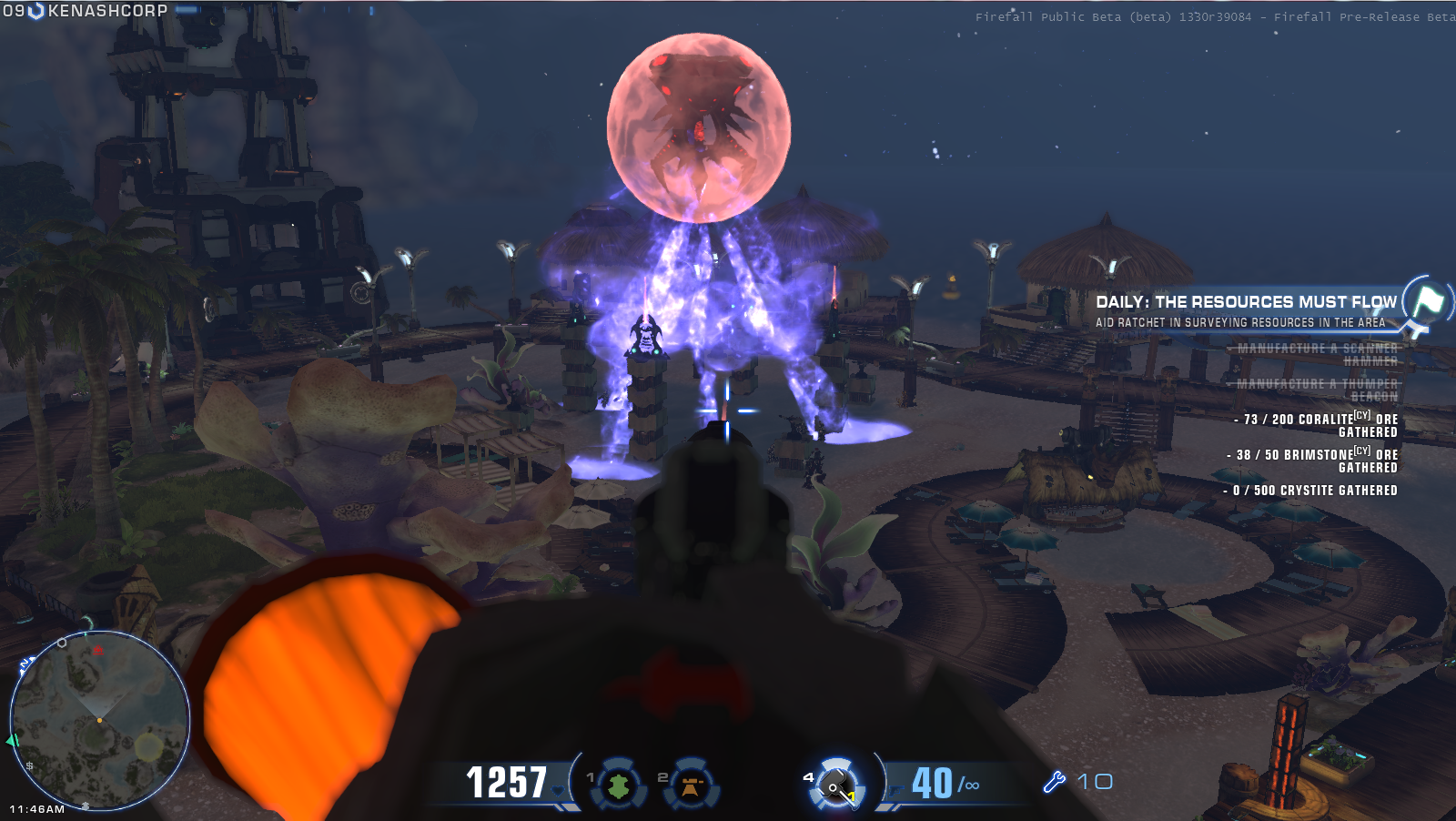Click the heart icon next to health value

pyautogui.click(x=557, y=792)
